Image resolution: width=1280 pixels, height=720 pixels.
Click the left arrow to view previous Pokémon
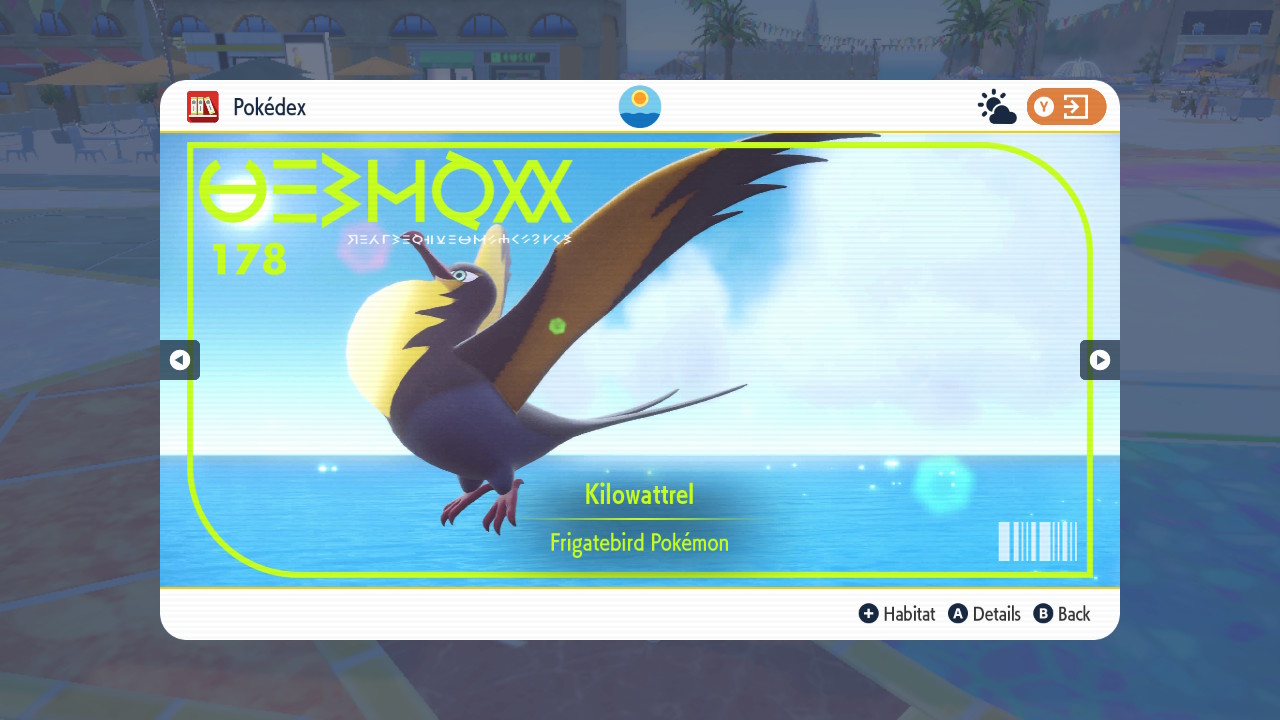(180, 359)
